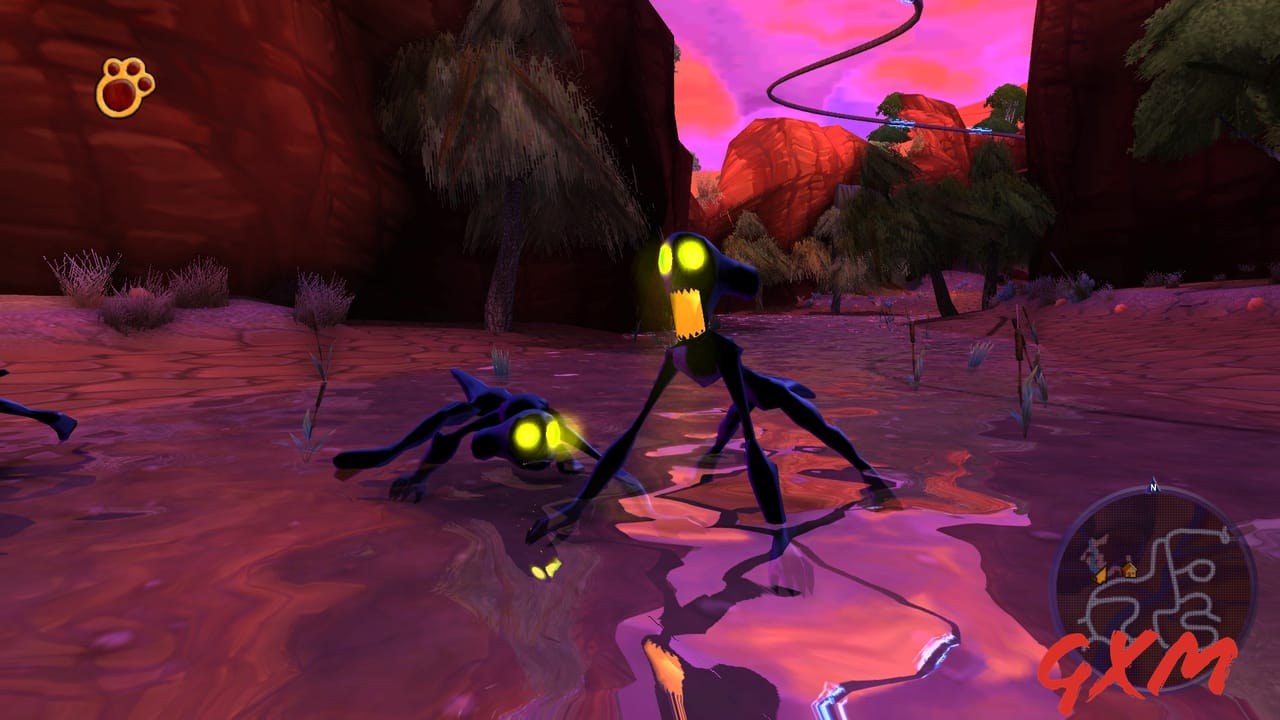Select the yellow player arrow on minimap
Image resolution: width=1280 pixels, height=720 pixels.
1101,574
